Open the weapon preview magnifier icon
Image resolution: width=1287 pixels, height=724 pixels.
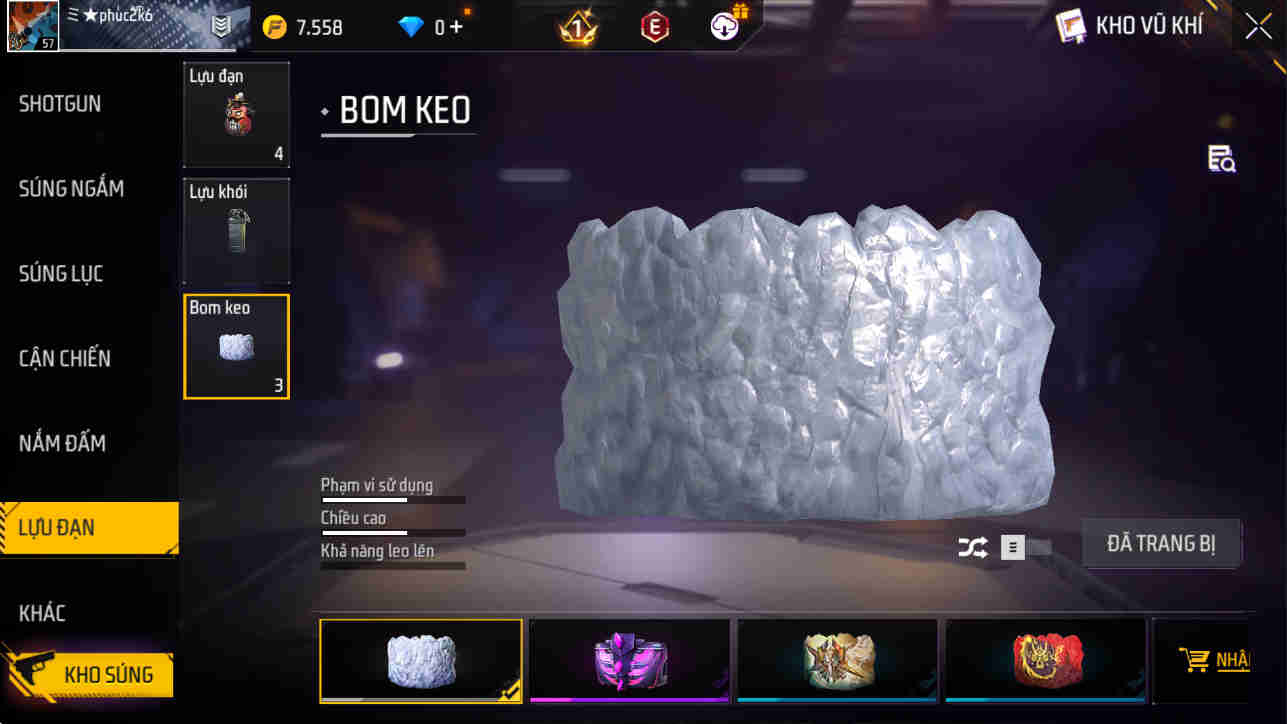[1222, 160]
